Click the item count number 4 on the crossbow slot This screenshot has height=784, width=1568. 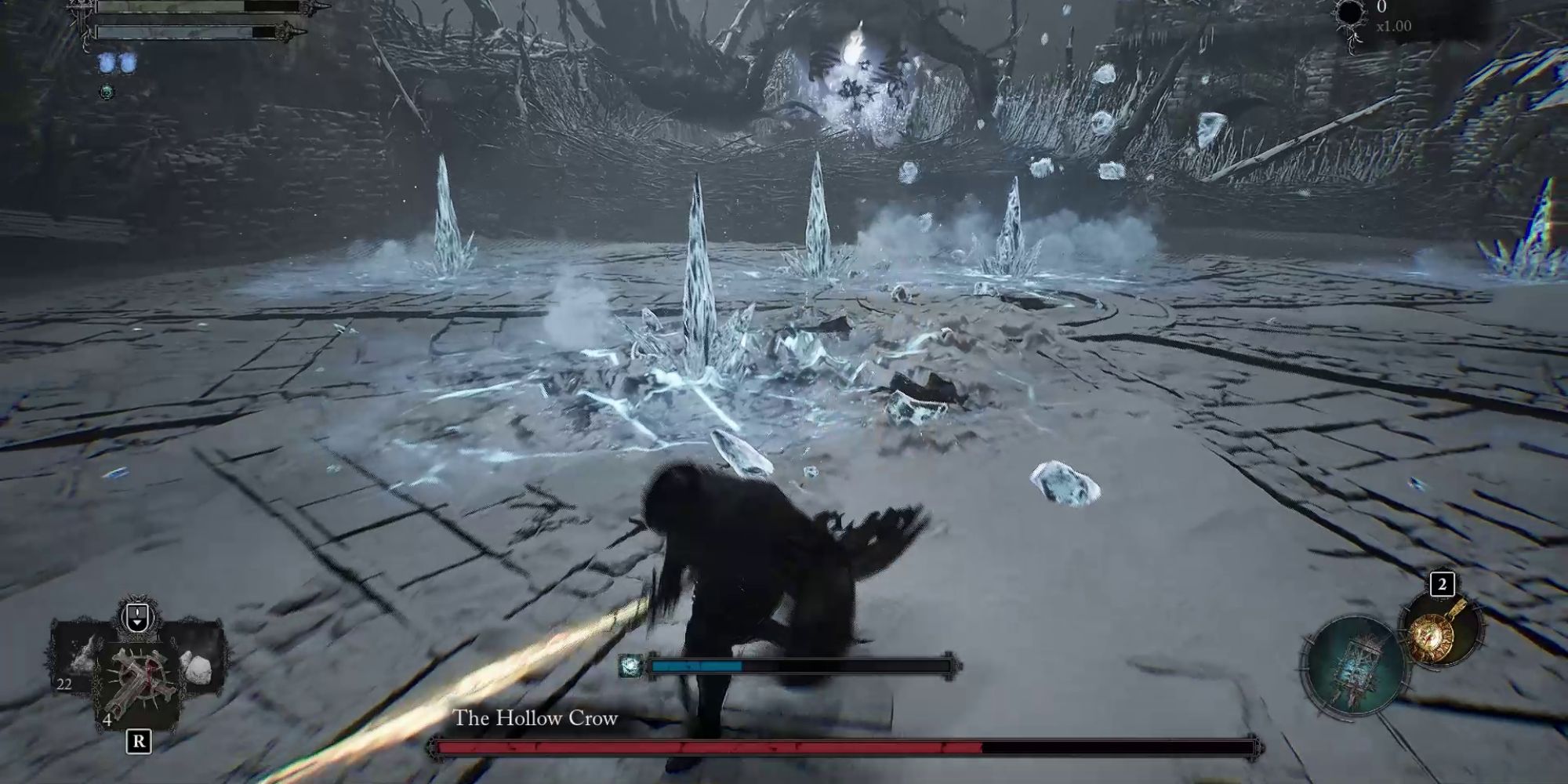pos(107,720)
